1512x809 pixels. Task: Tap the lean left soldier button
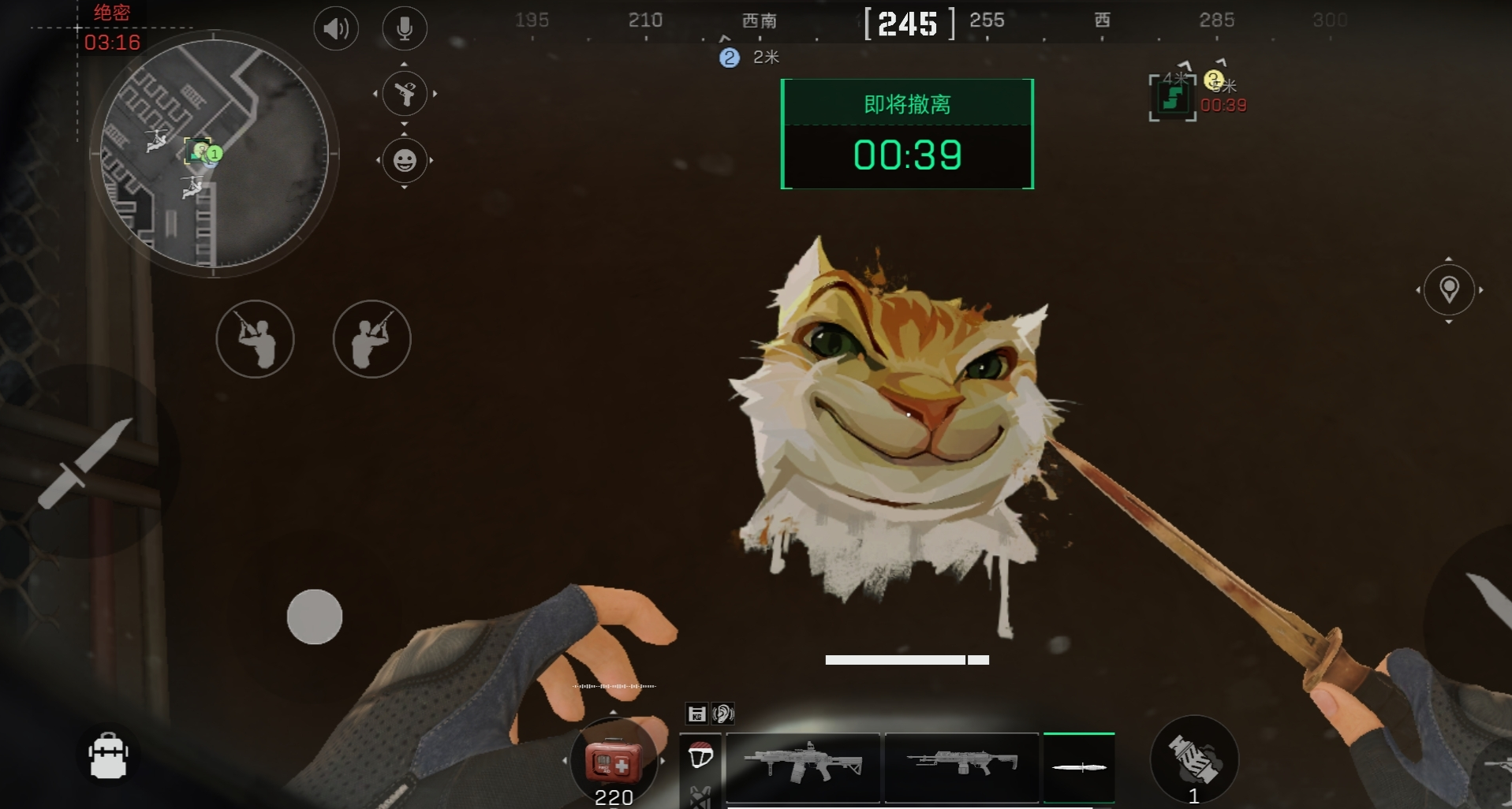point(255,339)
